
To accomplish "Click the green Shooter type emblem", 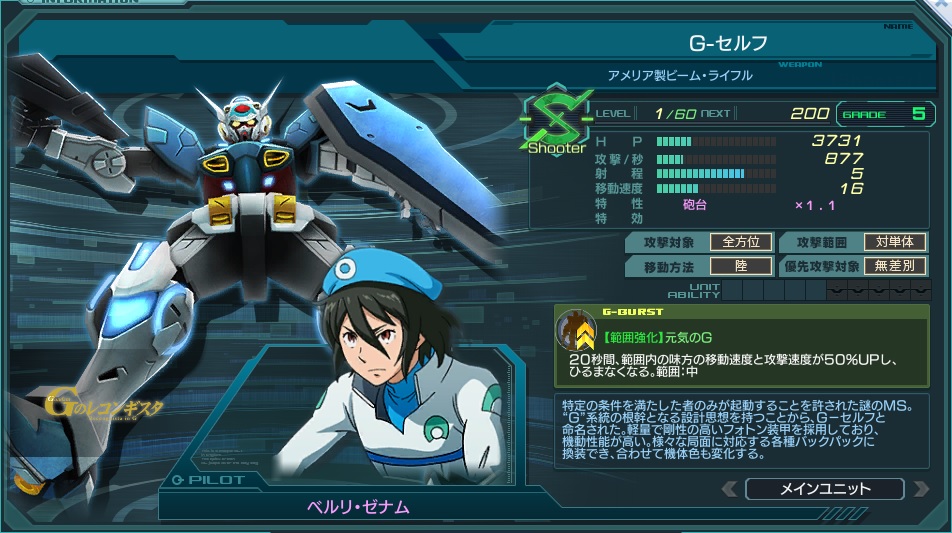I will point(556,124).
